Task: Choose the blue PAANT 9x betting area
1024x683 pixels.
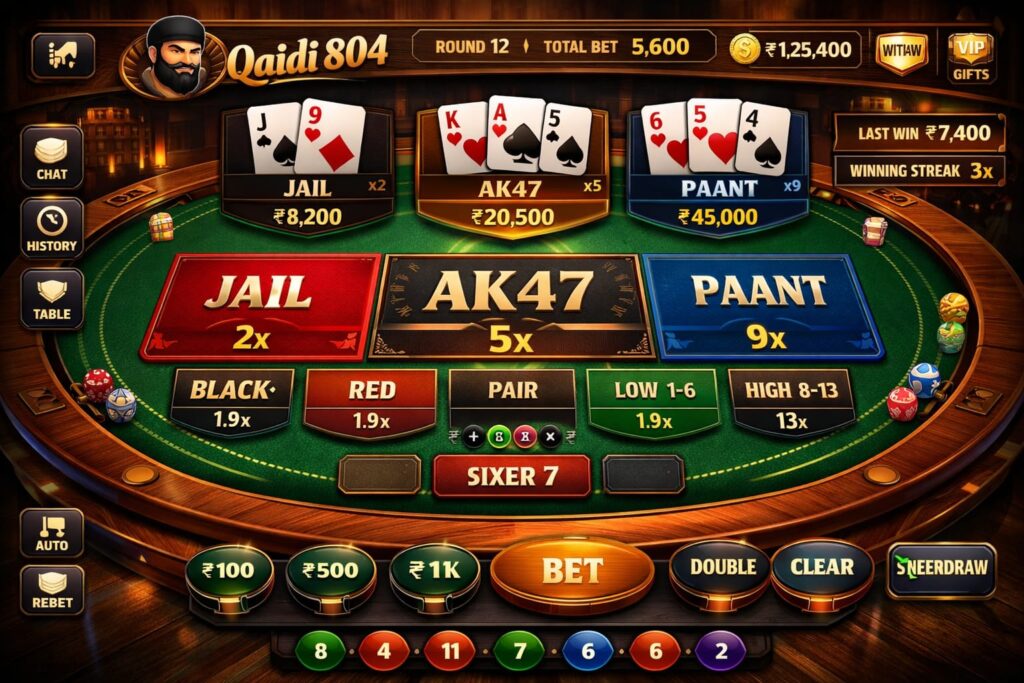Action: (x=763, y=306)
